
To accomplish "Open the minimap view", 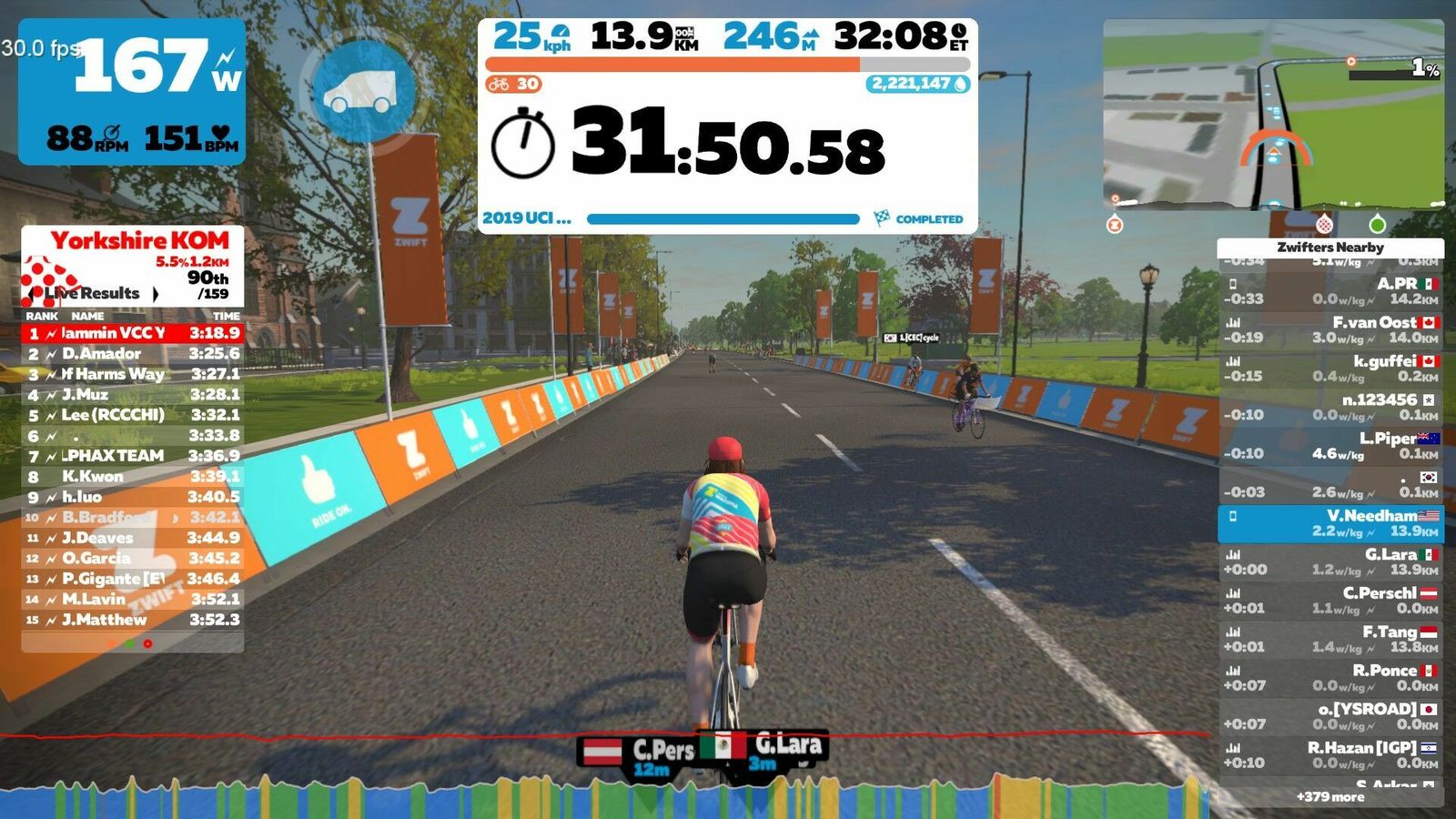I will 1272,115.
